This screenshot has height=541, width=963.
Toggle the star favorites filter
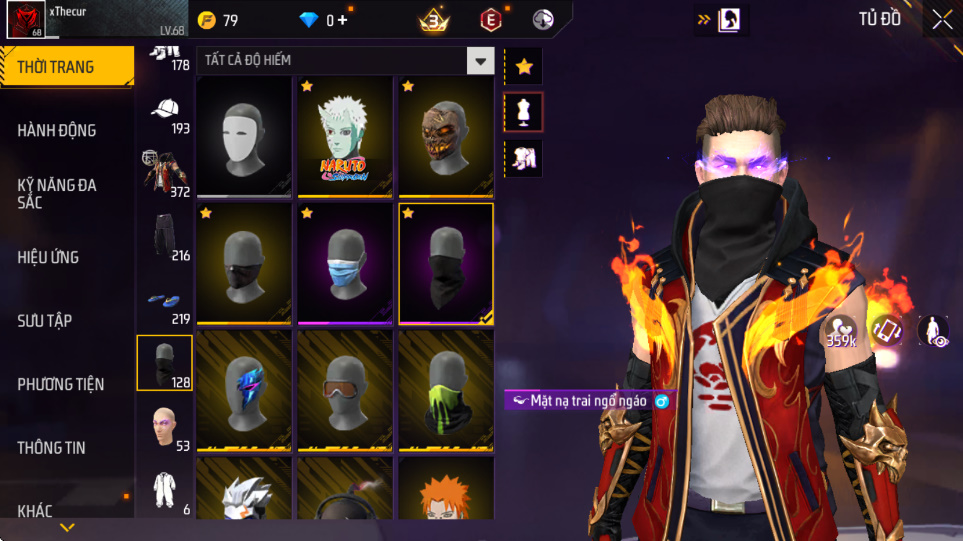click(523, 67)
